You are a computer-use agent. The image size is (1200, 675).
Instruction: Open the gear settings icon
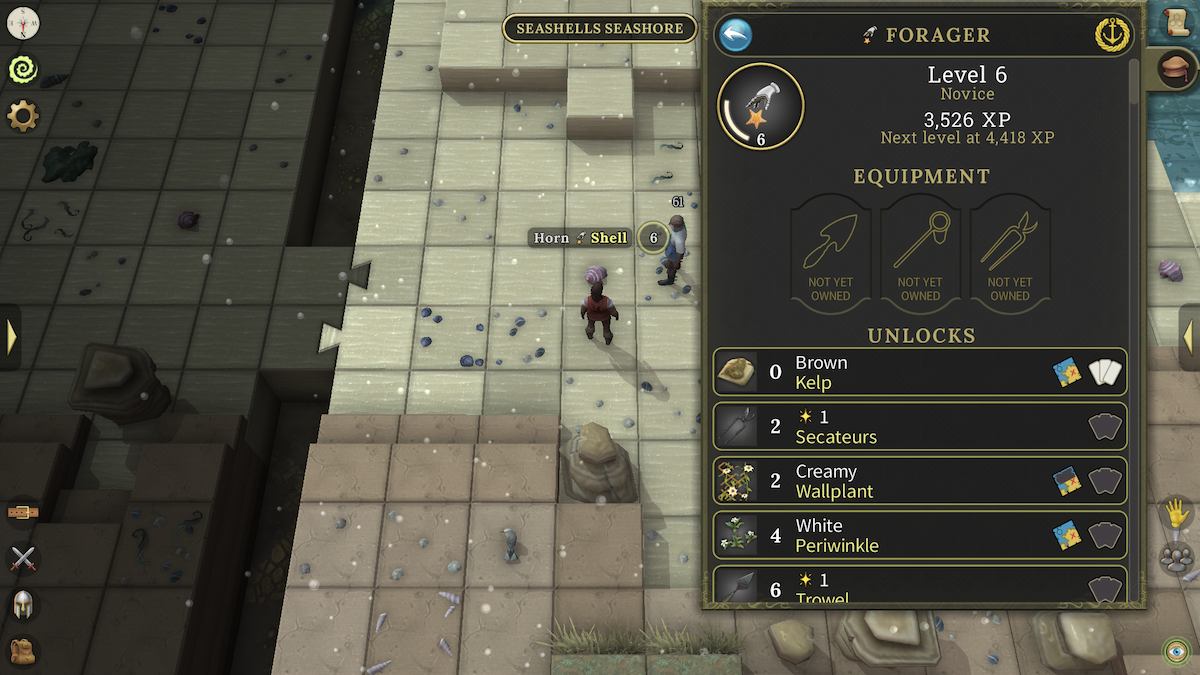(x=22, y=116)
